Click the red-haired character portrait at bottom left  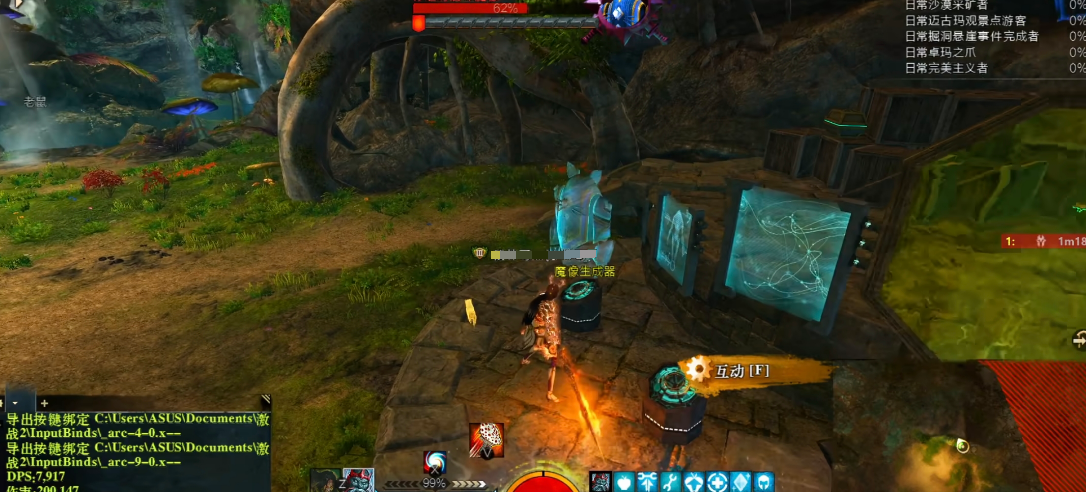click(358, 480)
